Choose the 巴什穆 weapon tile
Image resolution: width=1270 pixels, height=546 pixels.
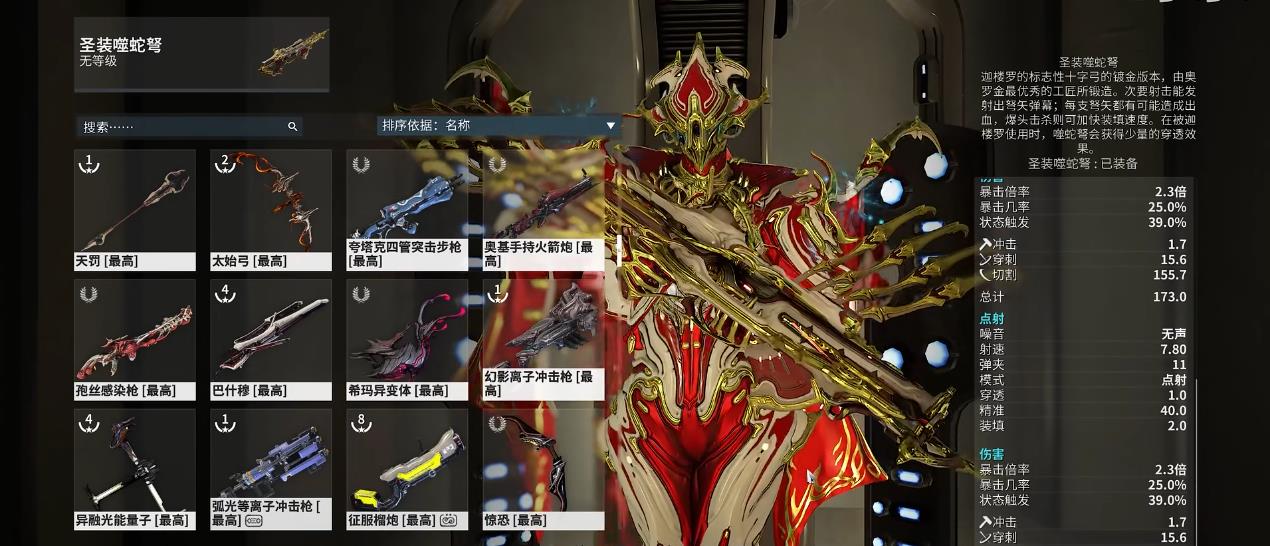tap(271, 340)
